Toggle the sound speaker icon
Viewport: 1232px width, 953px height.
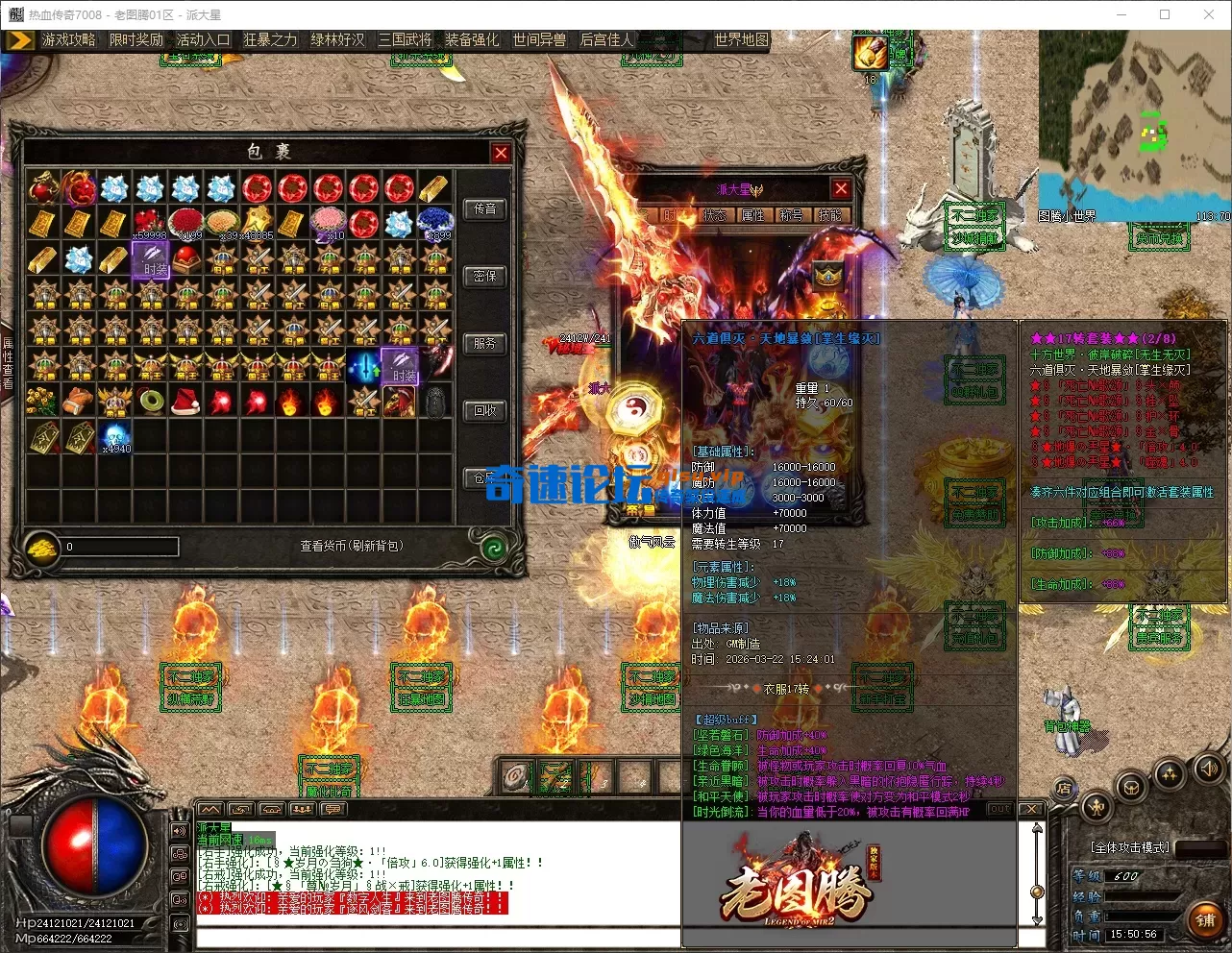(1208, 769)
